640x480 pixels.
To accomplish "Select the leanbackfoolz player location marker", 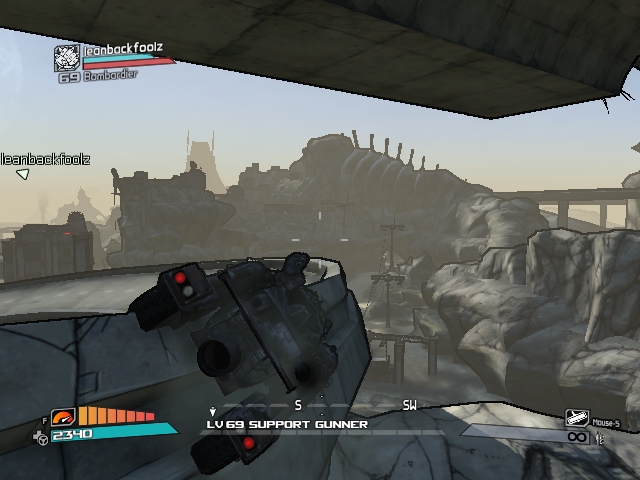I will [x=22, y=174].
